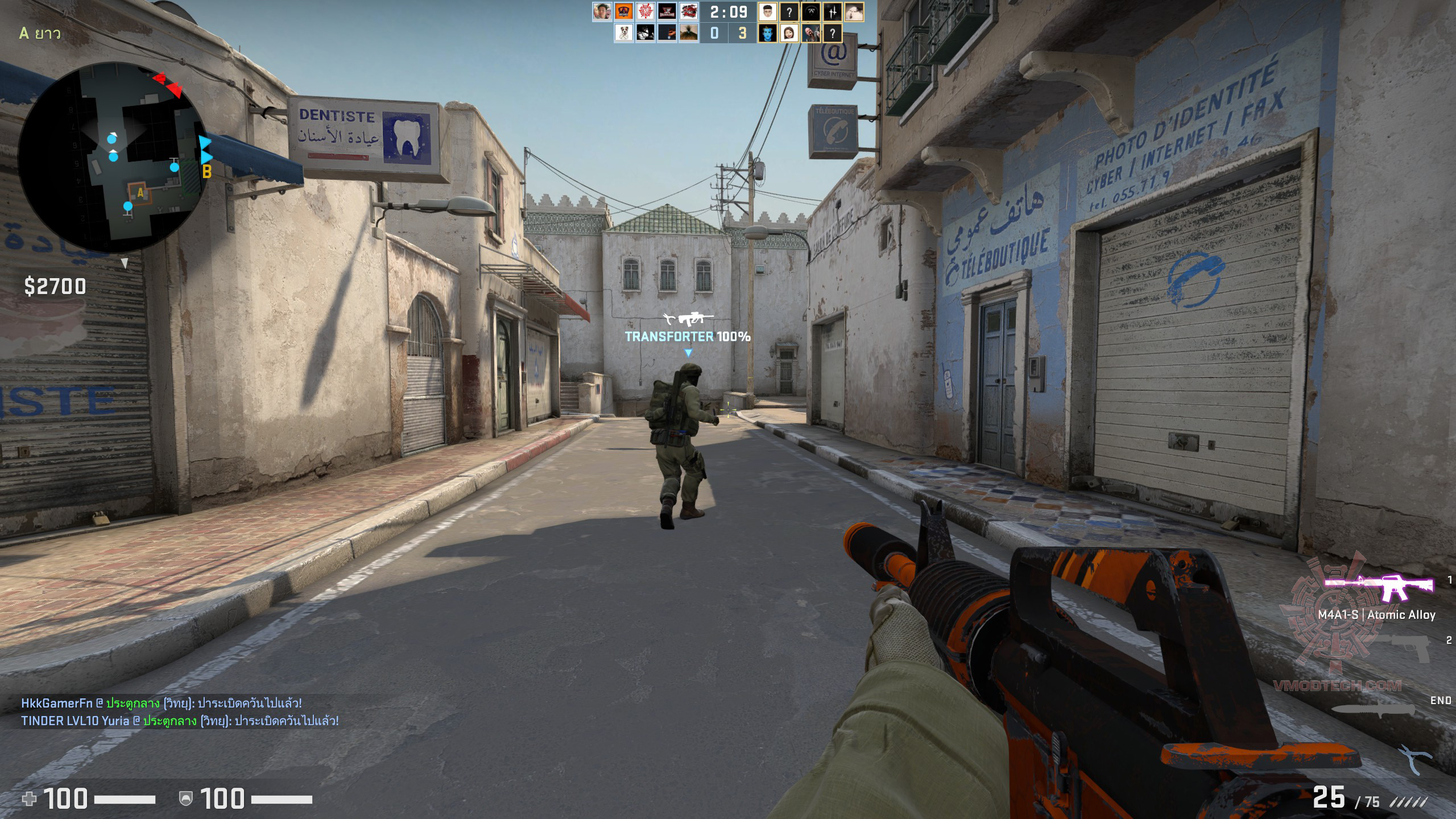
Task: Click bombsite A marker on the minimap
Action: 140,193
